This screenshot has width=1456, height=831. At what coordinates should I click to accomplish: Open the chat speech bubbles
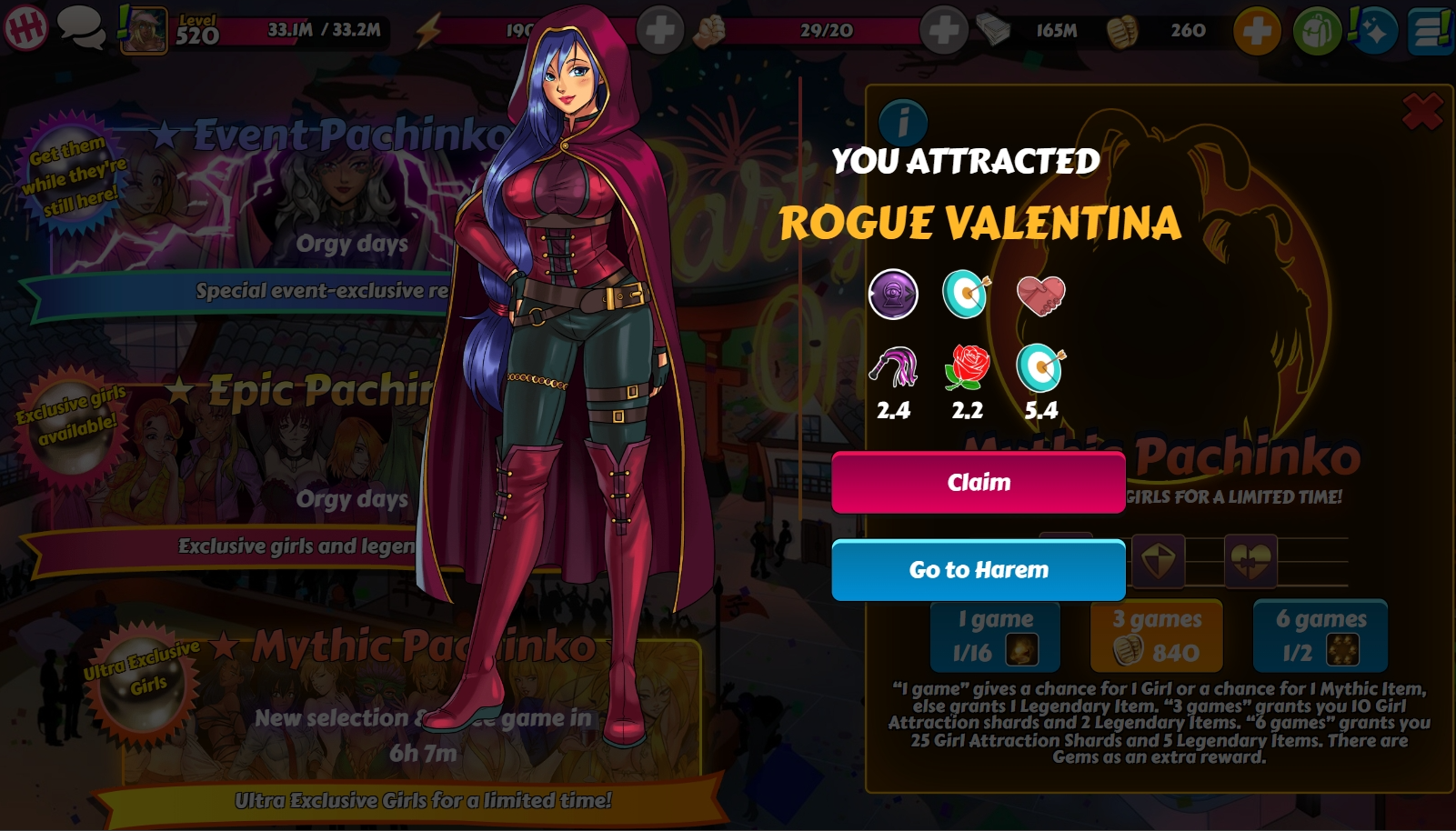[x=81, y=29]
